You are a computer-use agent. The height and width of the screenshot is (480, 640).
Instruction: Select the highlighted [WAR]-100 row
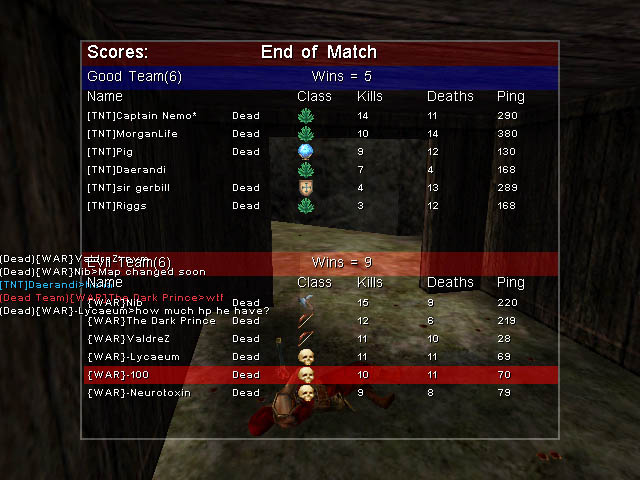tap(320, 375)
